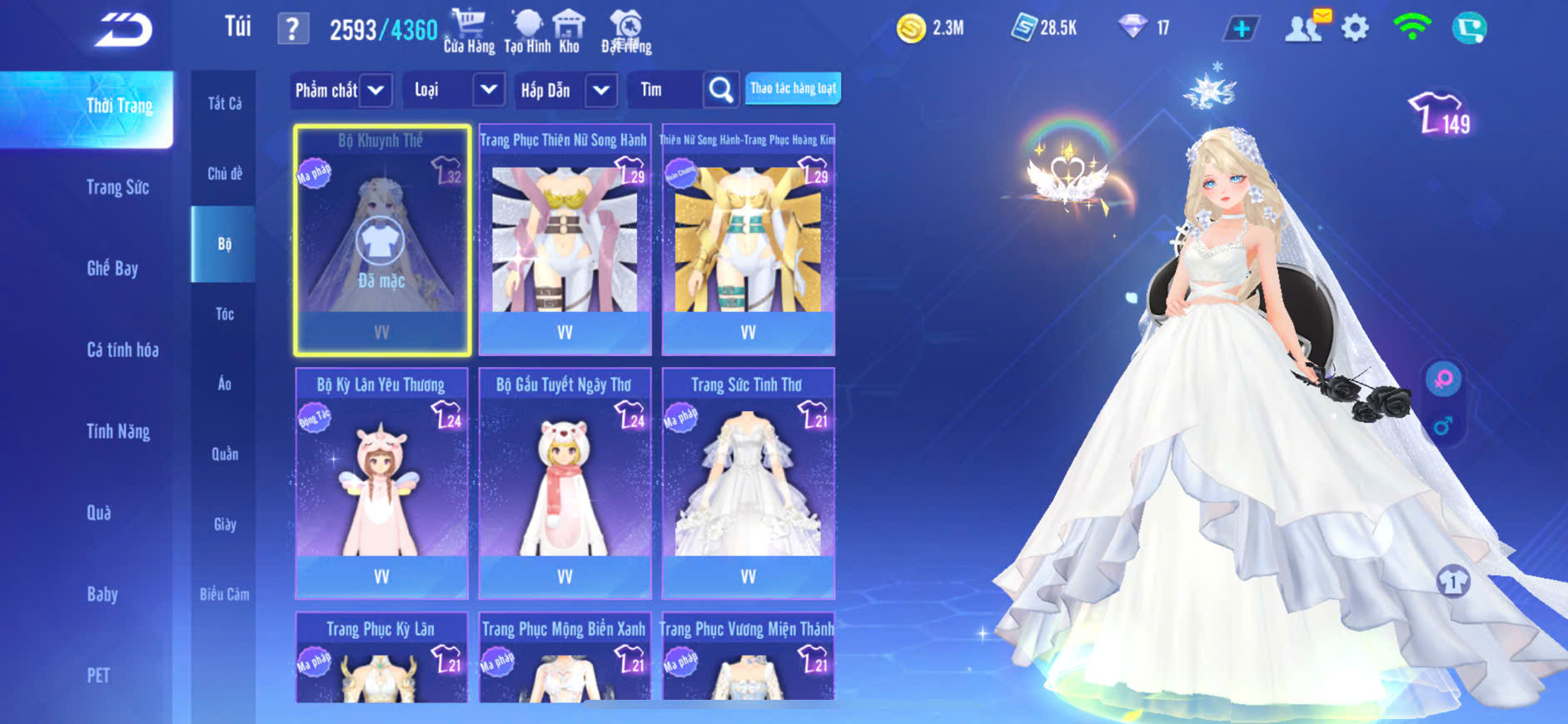Choose the Tóc sub-tab
Image resolution: width=1568 pixels, height=724 pixels.
(x=224, y=314)
